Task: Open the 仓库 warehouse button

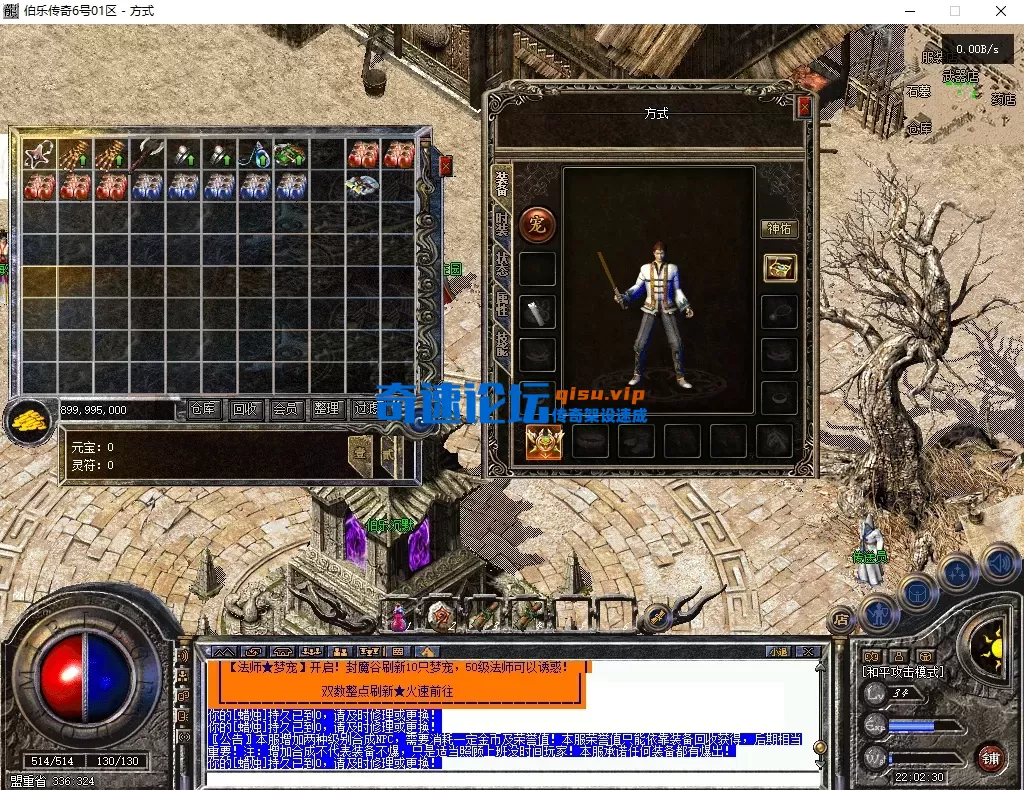Action: click(x=204, y=409)
